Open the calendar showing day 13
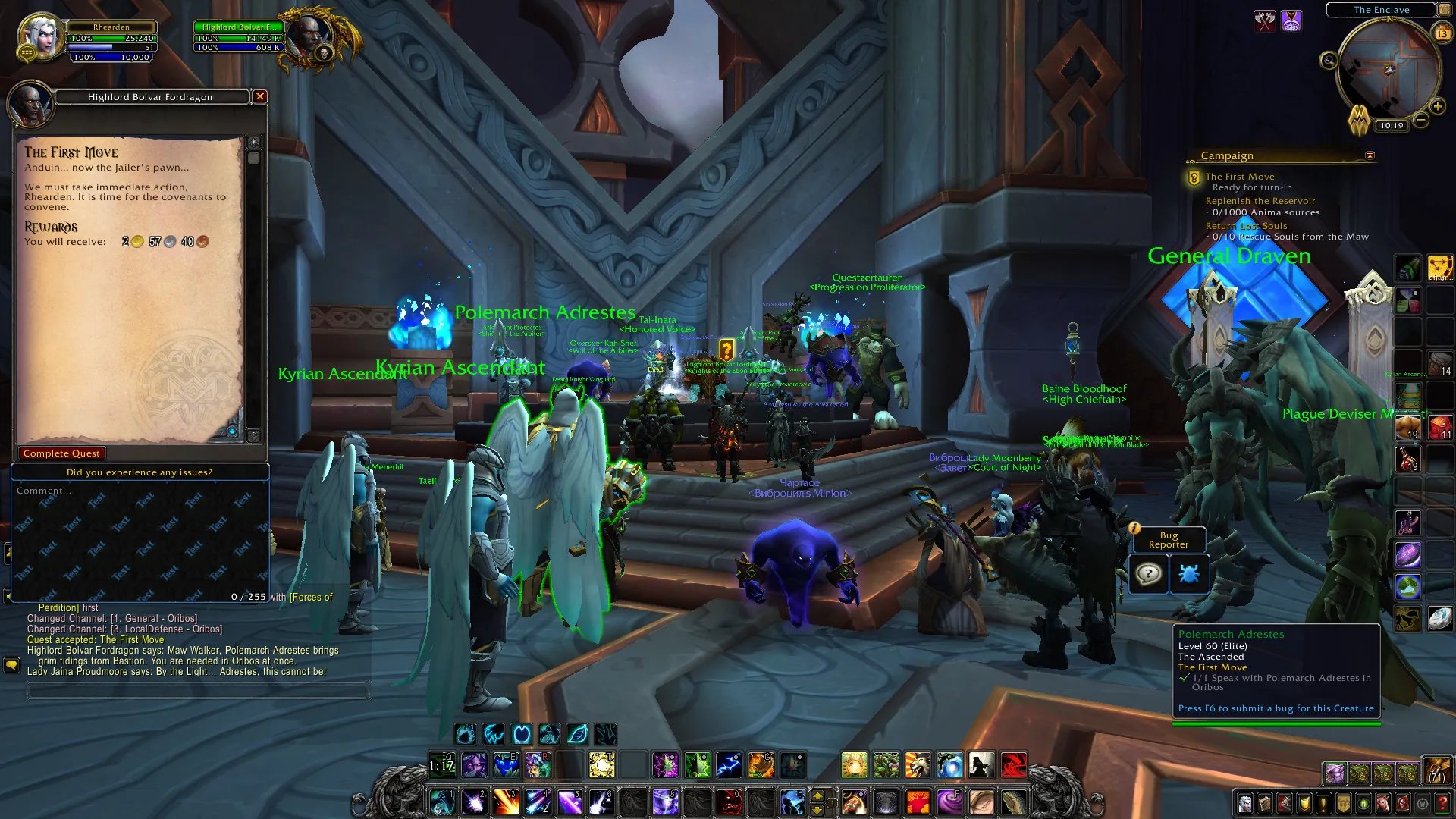1456x819 pixels. [1442, 33]
